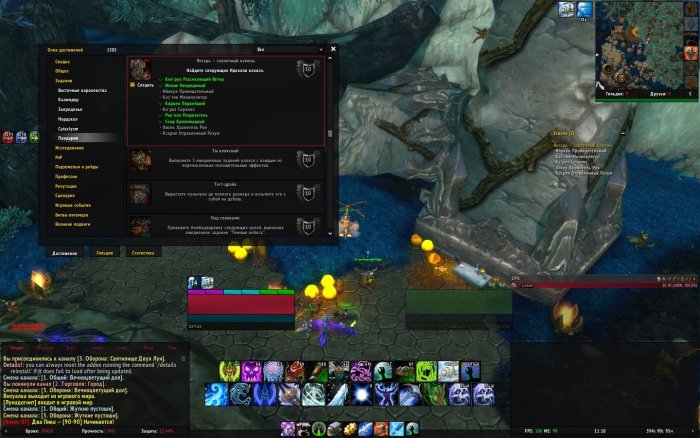The height and width of the screenshot is (438, 700).
Task: Switch to the Гильдия tab
Action: pos(104,253)
